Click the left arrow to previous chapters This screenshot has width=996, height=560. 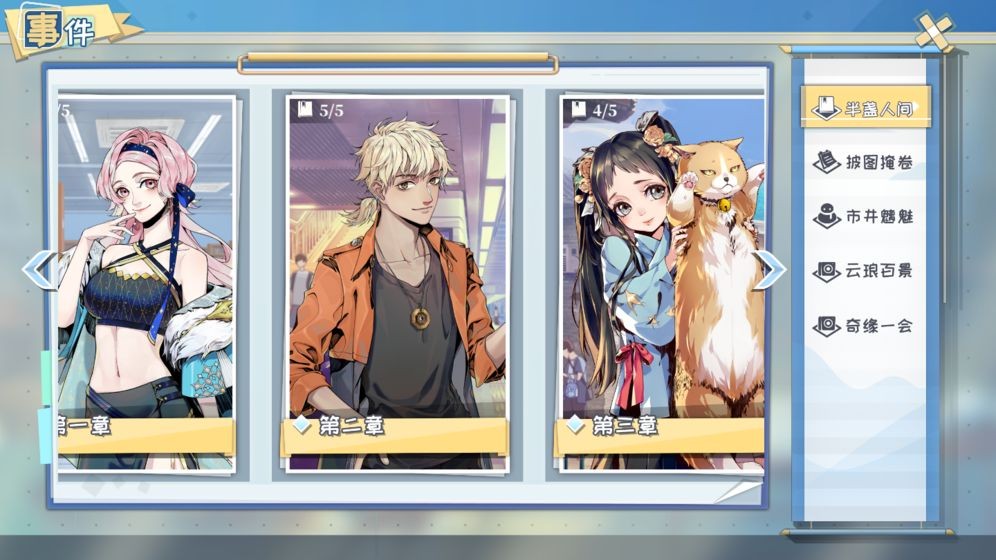tap(38, 269)
